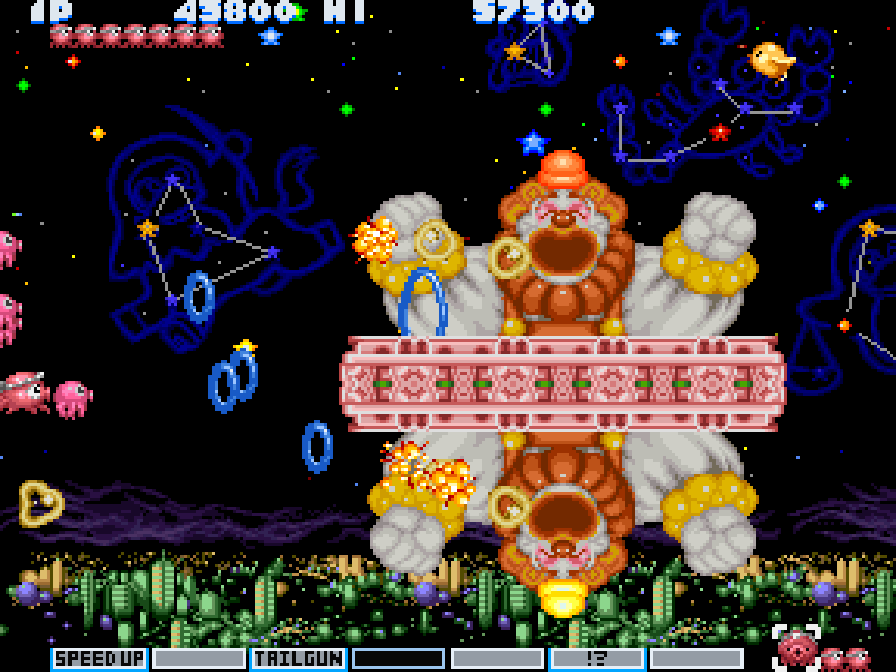Select the dark highlighted power meter slot
Screen dimensions: 896x672
(398, 659)
